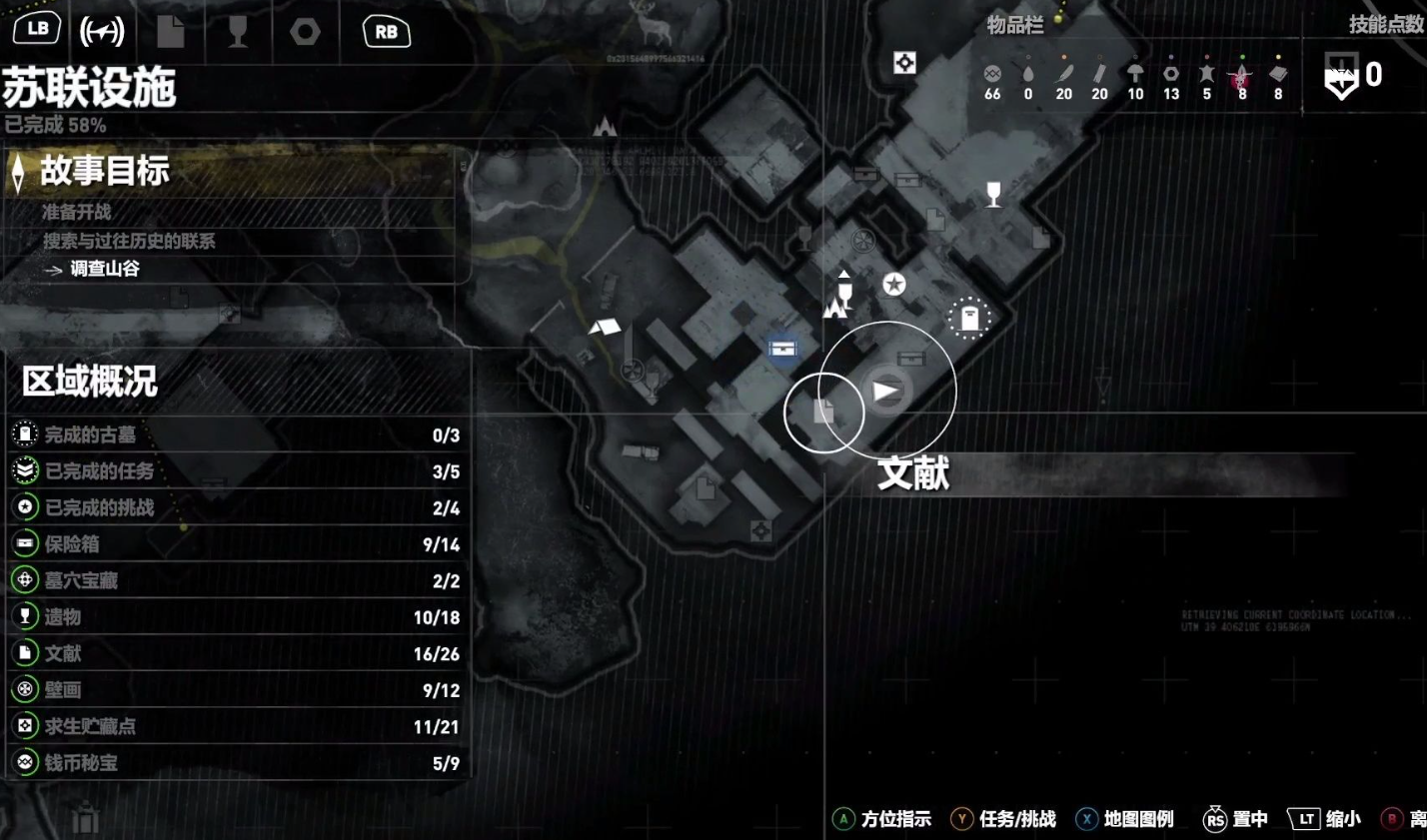Image resolution: width=1427 pixels, height=840 pixels.
Task: Select the 调查山谷 story objective
Action: click(x=105, y=269)
